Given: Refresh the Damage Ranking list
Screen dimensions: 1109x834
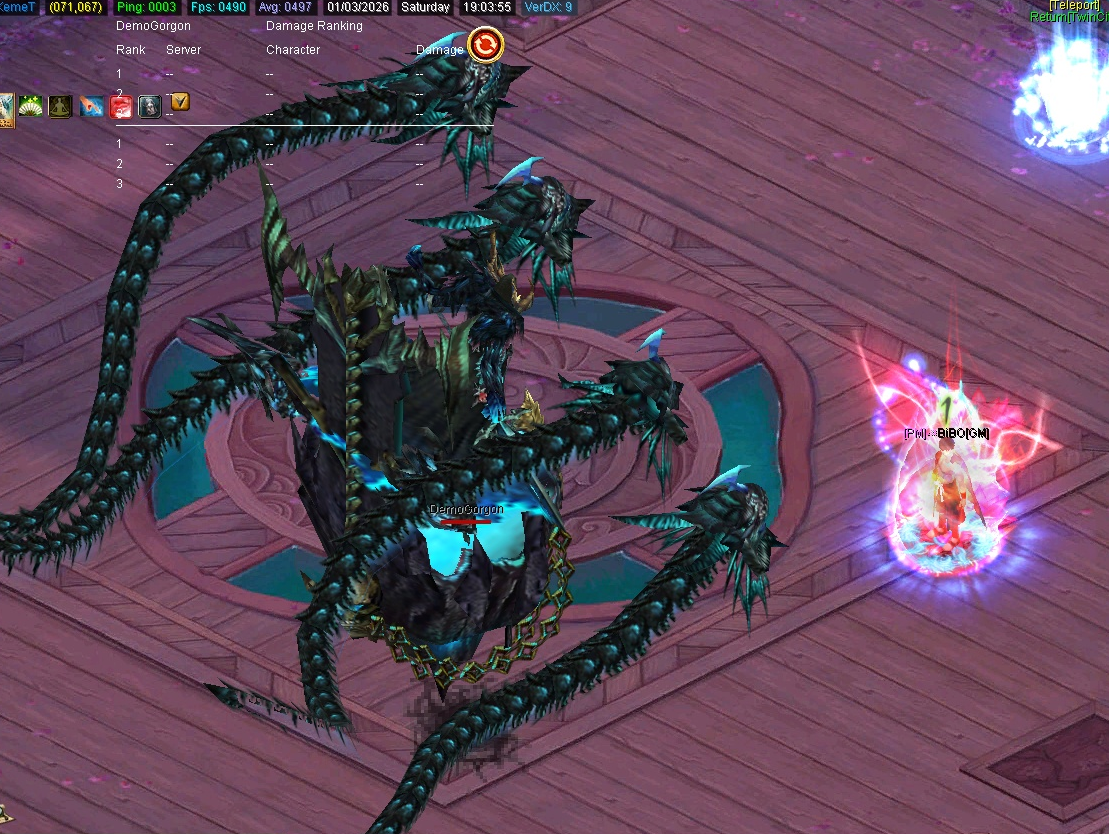Looking at the screenshot, I should click(485, 45).
